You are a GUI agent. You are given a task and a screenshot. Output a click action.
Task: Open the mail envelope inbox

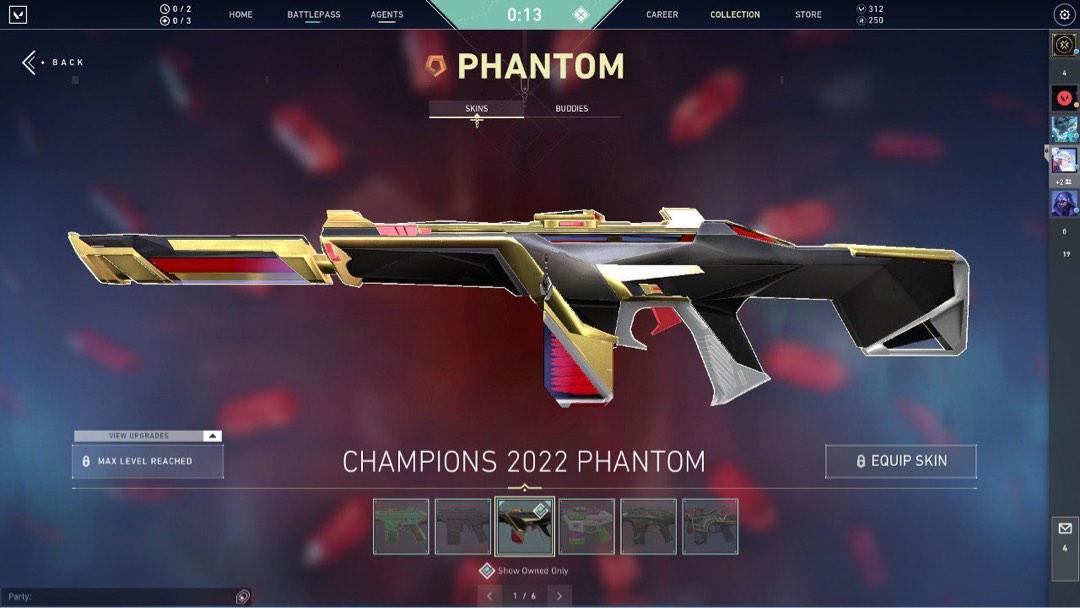pos(1064,528)
